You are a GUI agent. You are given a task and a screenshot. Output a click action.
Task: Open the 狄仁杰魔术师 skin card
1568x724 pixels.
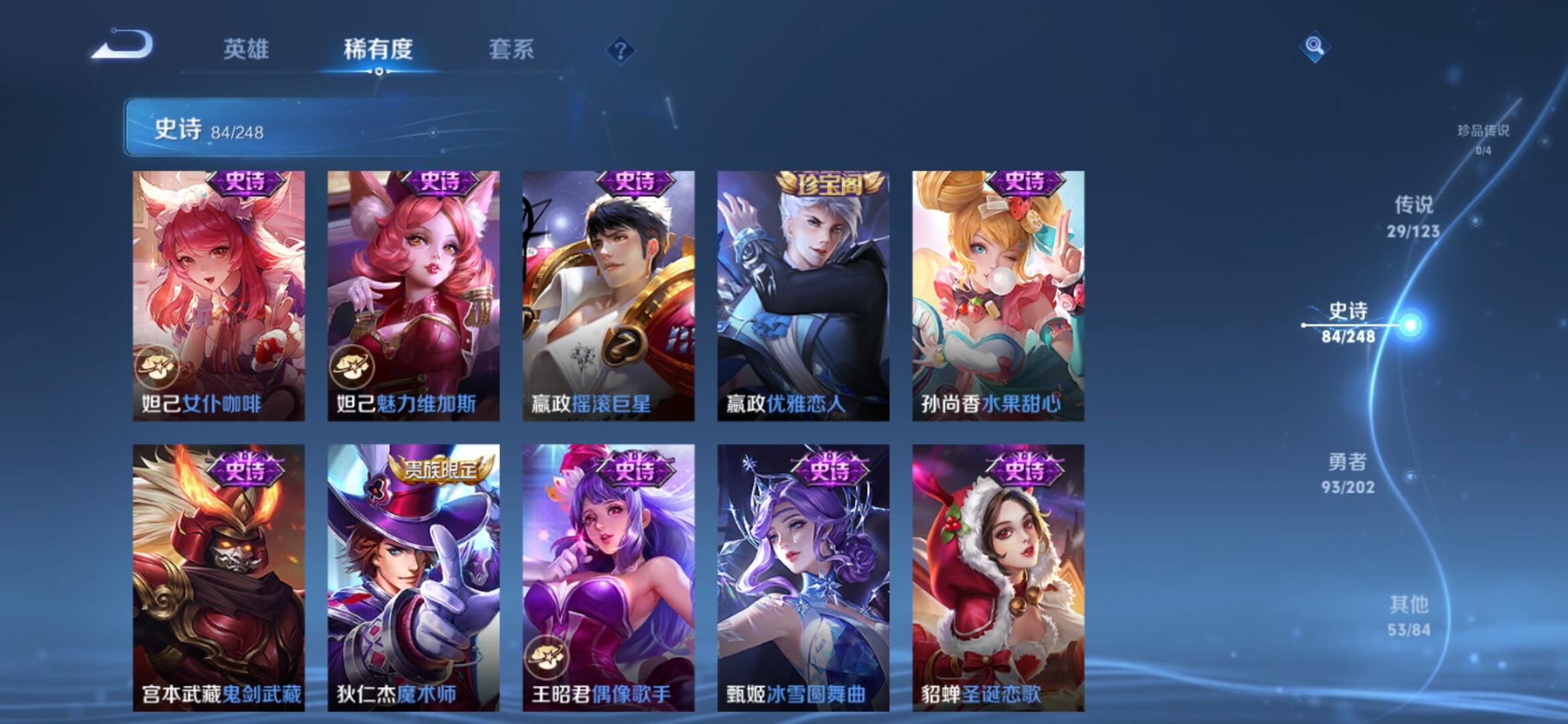tap(413, 577)
